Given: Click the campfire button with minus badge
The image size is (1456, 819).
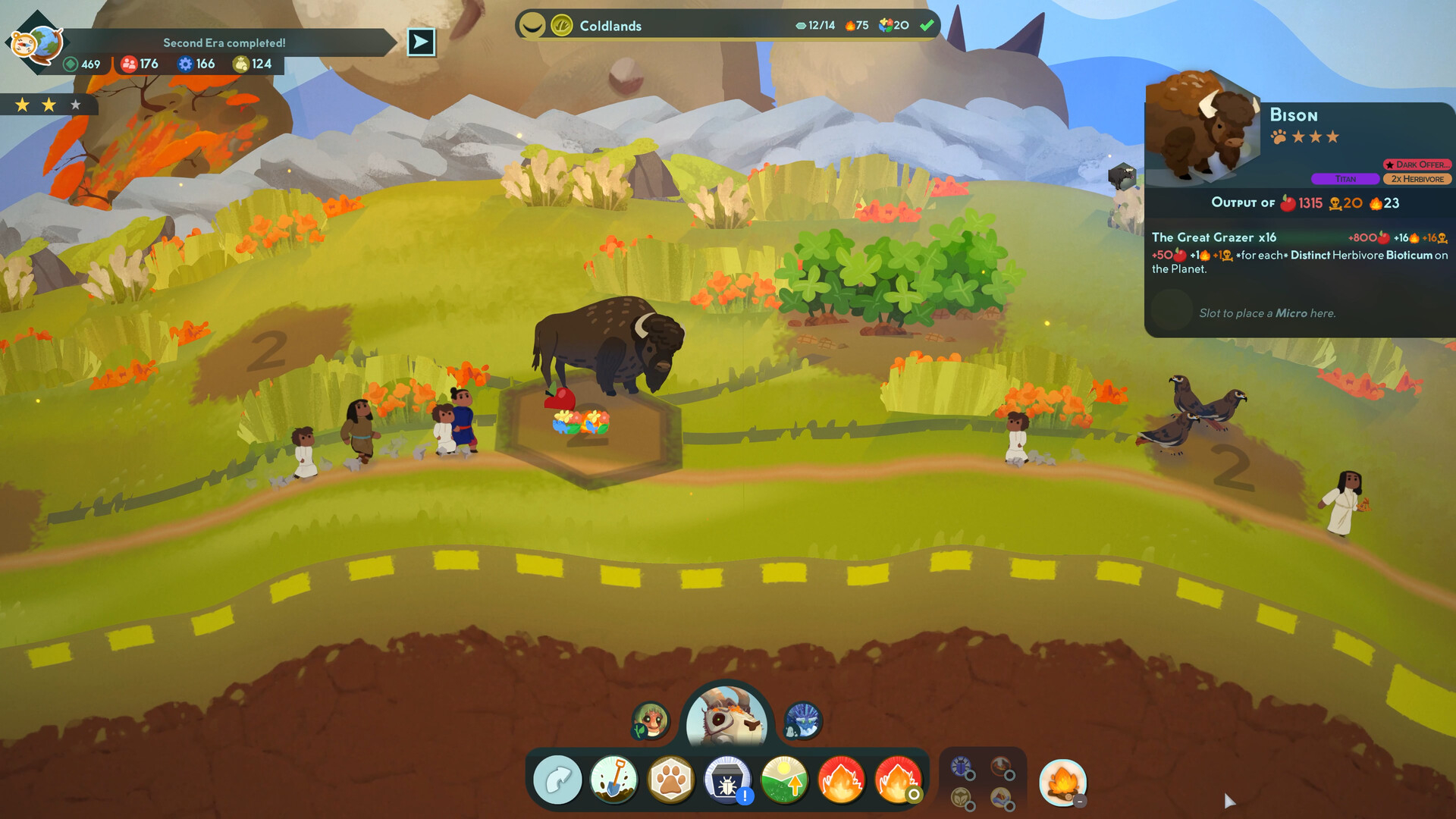Looking at the screenshot, I should pyautogui.click(x=1062, y=783).
